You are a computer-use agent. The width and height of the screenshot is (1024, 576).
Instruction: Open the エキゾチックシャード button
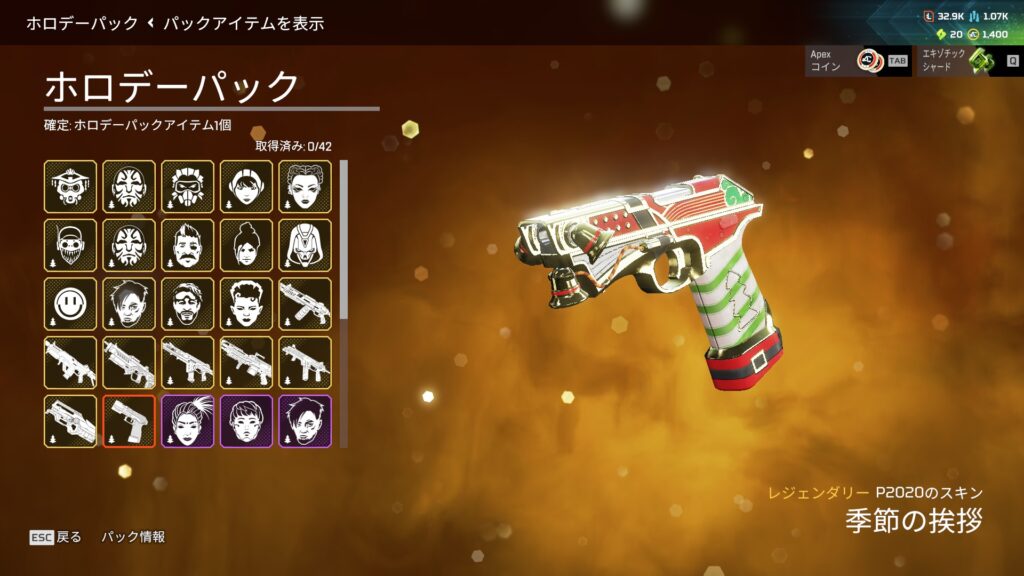(x=965, y=61)
